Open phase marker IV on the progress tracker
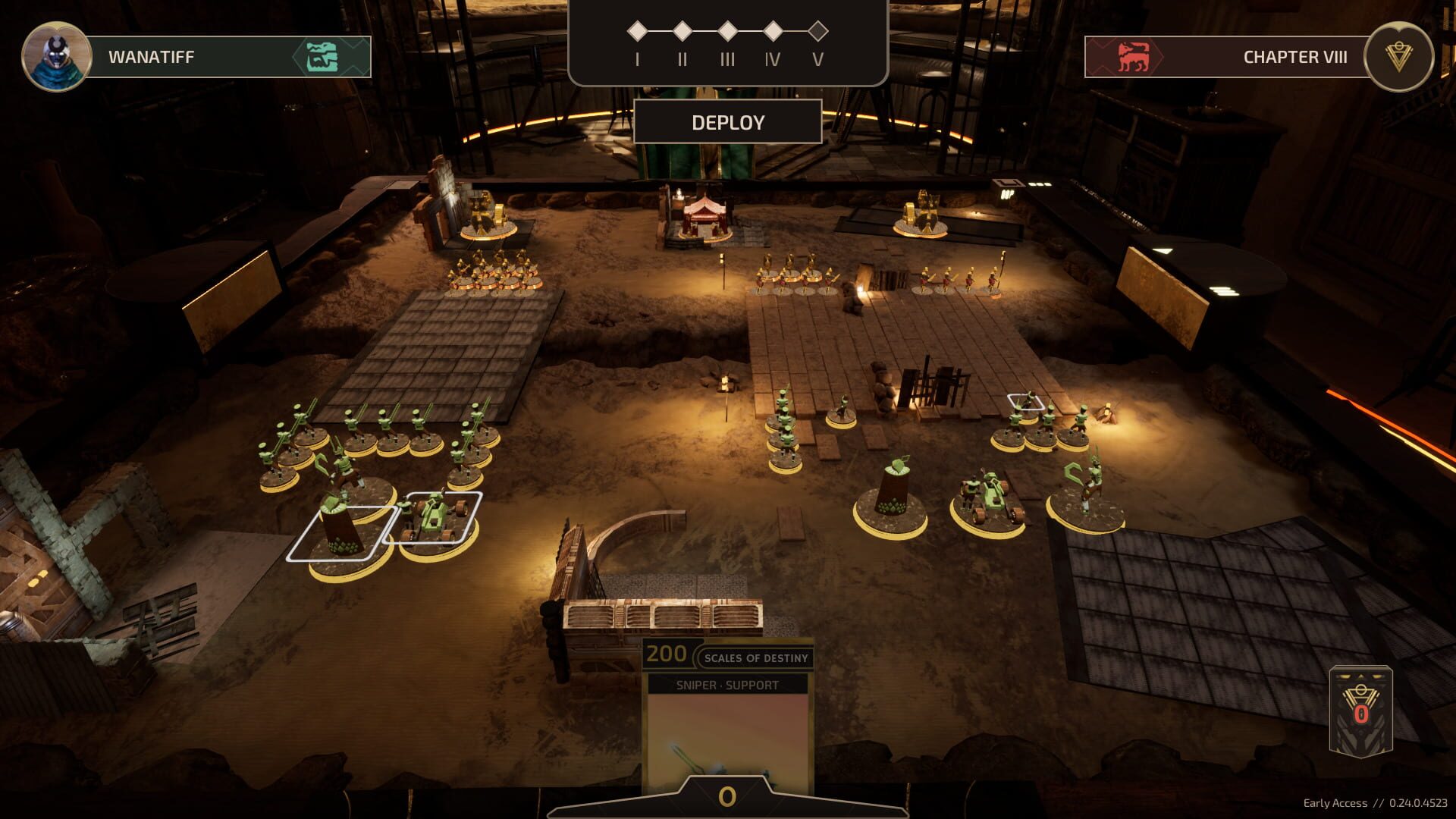The image size is (1456, 819). (773, 30)
